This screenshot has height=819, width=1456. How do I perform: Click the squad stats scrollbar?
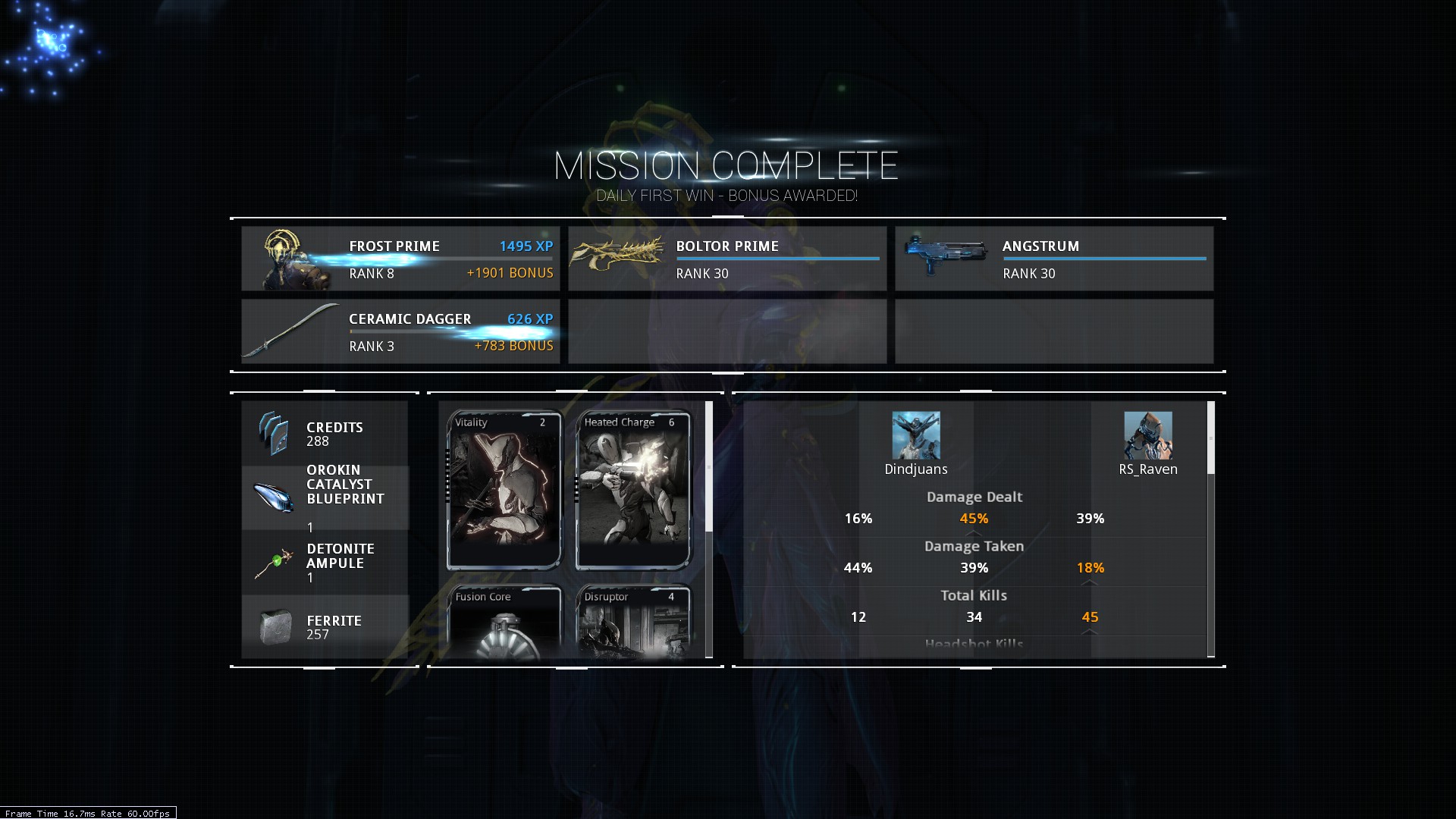tap(1210, 438)
